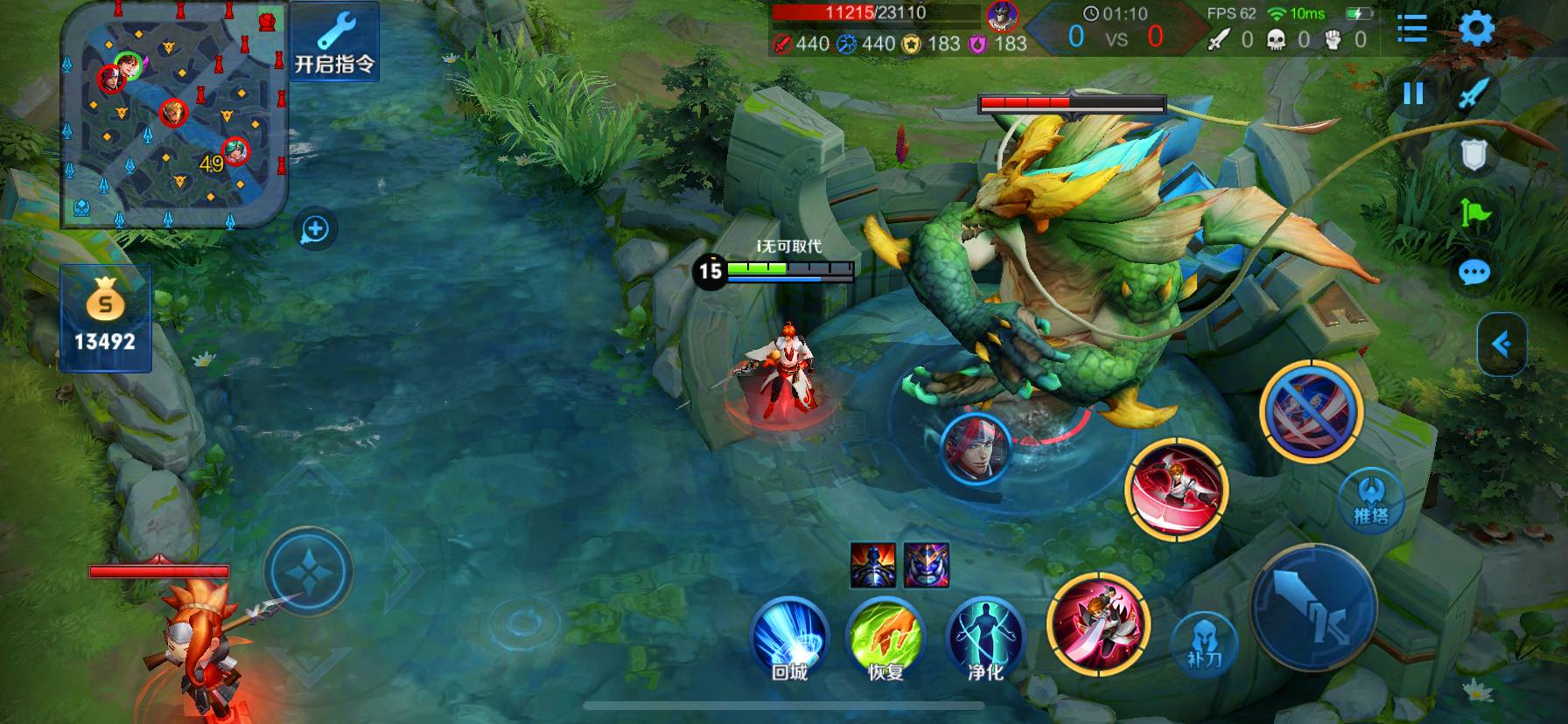Screen dimensions: 1568x724
Task: Select the blue sword attack signal
Action: click(x=1473, y=94)
